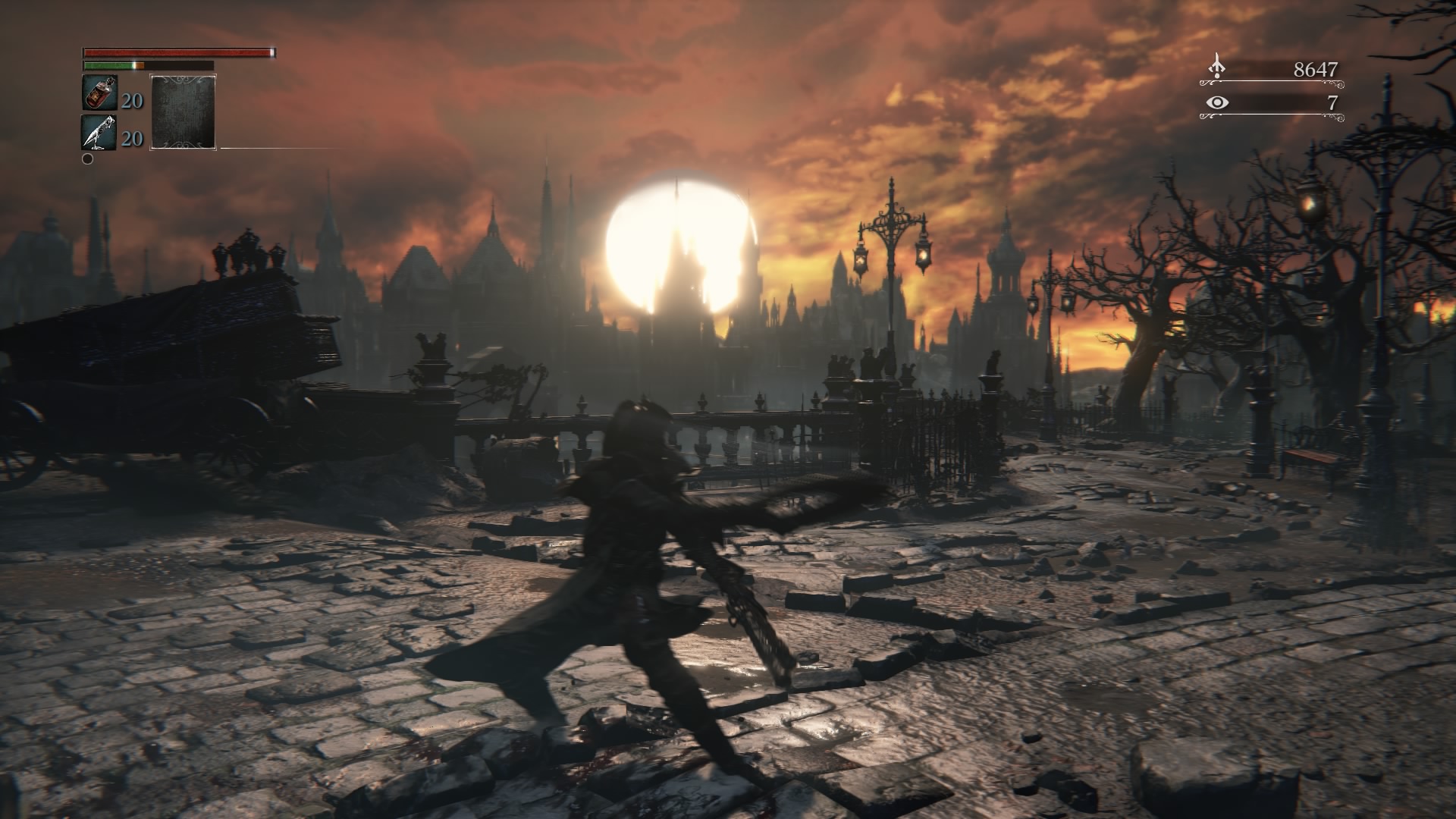1456x819 pixels.
Task: Select the Quicksilver Bullet icon
Action: 99,132
